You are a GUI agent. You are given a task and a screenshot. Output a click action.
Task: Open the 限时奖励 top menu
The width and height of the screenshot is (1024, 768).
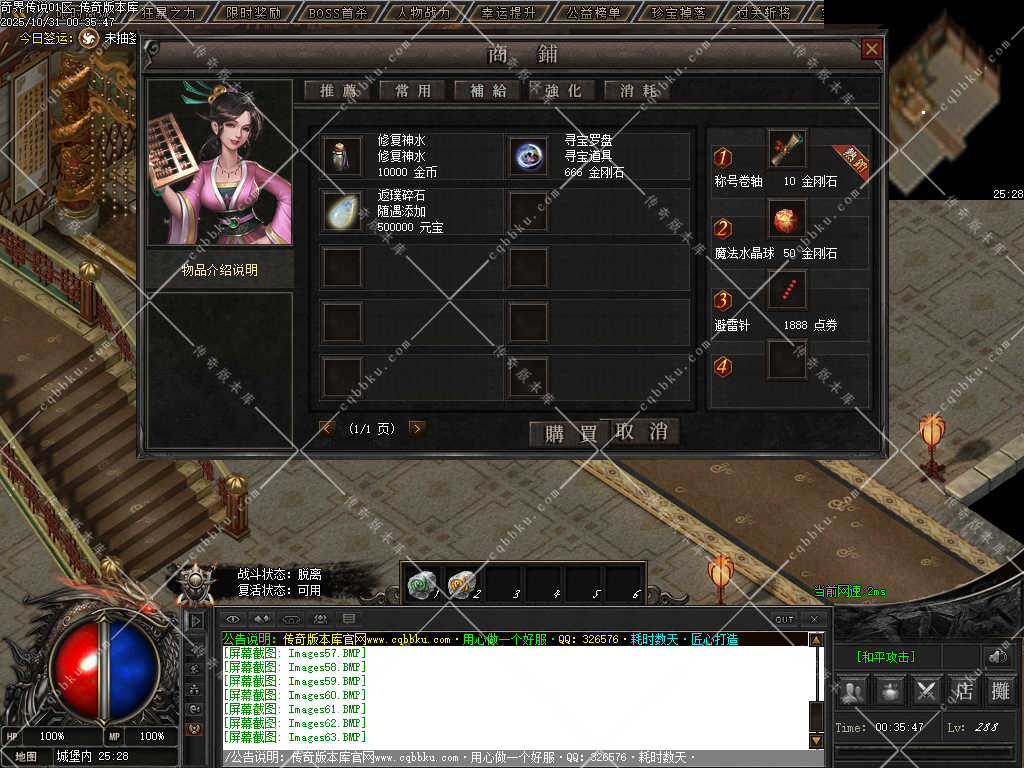253,13
